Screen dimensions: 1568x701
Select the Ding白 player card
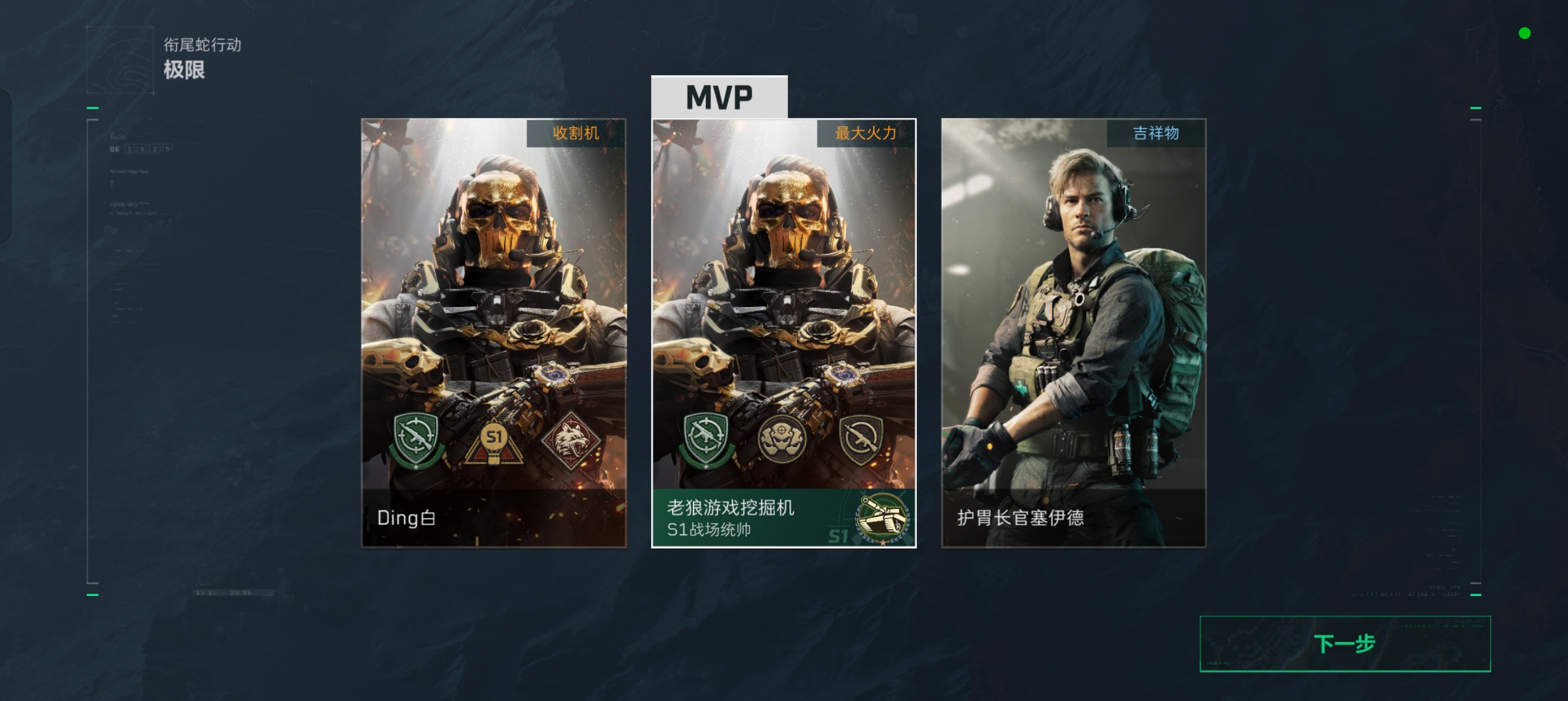pos(493,304)
